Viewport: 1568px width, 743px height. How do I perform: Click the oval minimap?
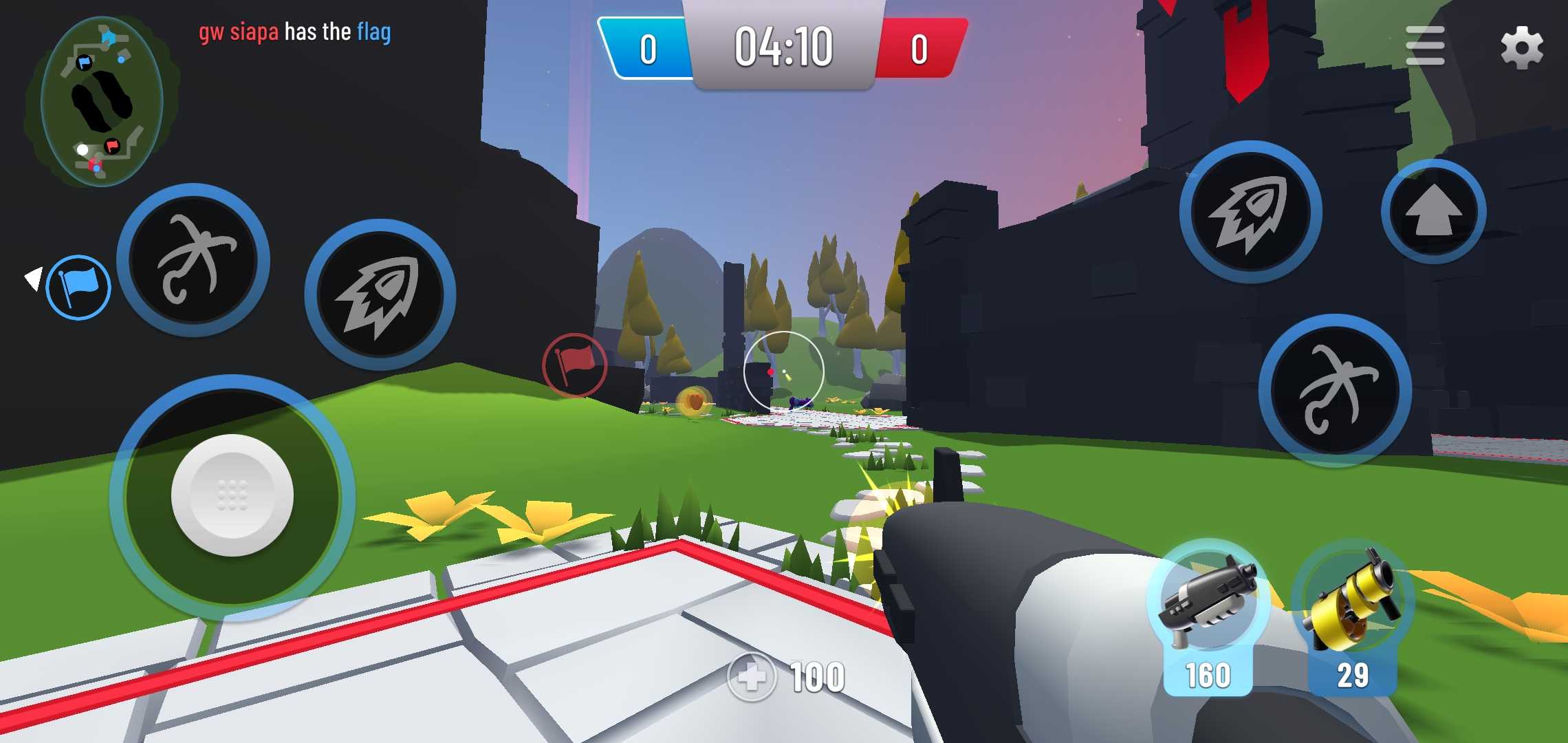(101, 102)
